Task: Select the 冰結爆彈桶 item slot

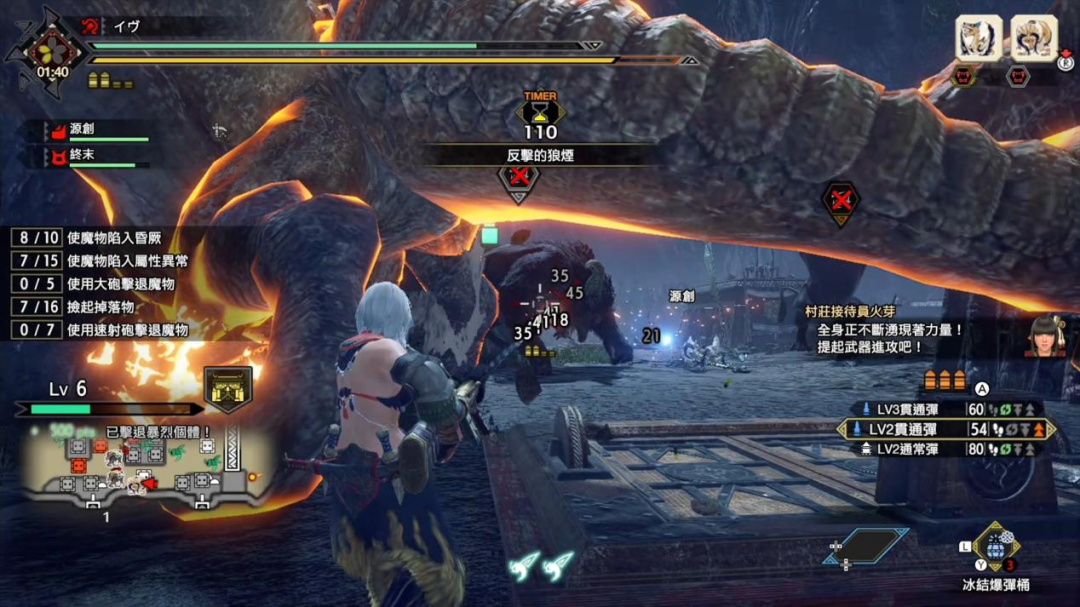Action: (996, 549)
